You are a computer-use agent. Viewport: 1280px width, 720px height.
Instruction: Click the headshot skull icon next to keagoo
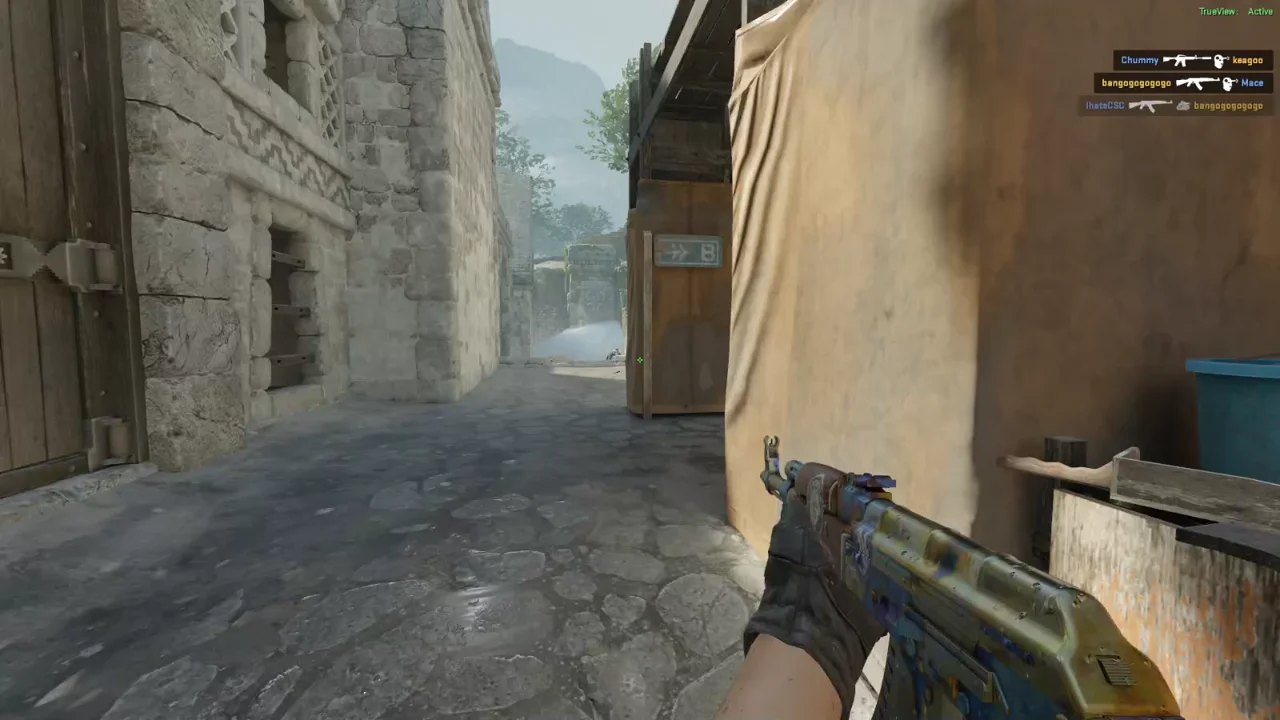tap(1219, 60)
